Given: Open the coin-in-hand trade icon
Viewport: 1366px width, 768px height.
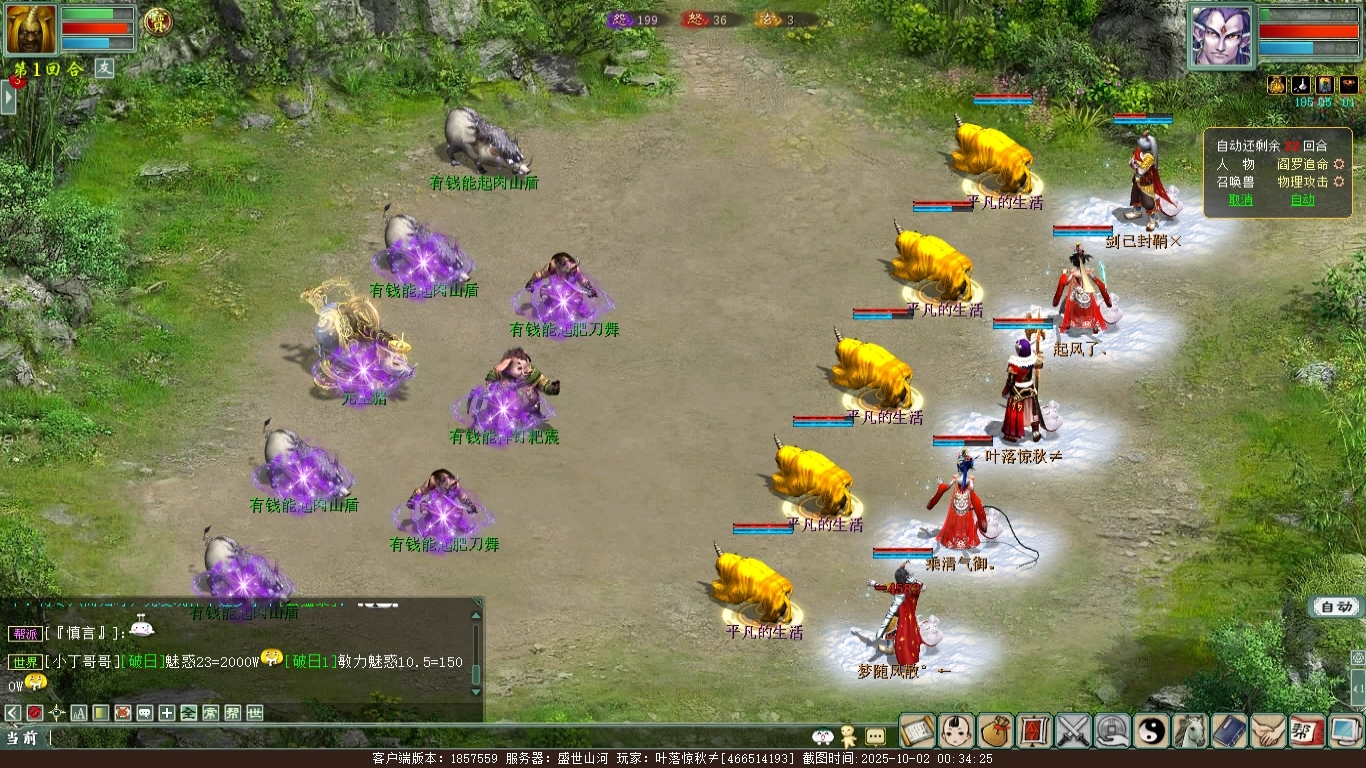Looking at the screenshot, I should (1113, 731).
